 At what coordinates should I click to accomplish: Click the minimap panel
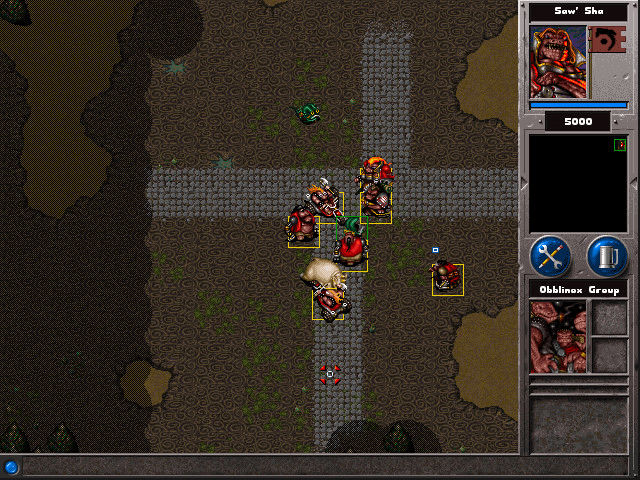click(x=578, y=185)
